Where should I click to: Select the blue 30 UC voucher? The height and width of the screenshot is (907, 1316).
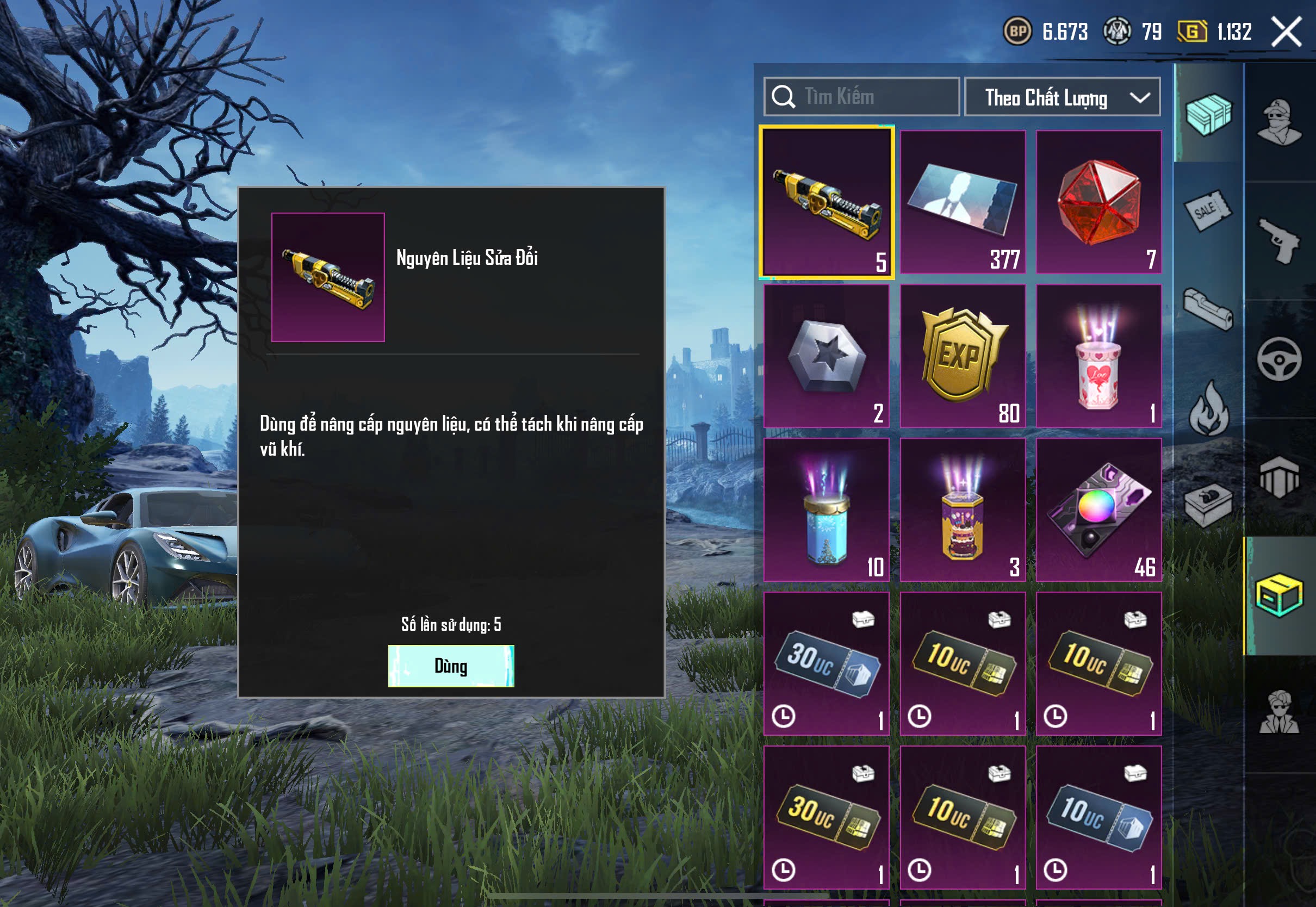pos(826,663)
